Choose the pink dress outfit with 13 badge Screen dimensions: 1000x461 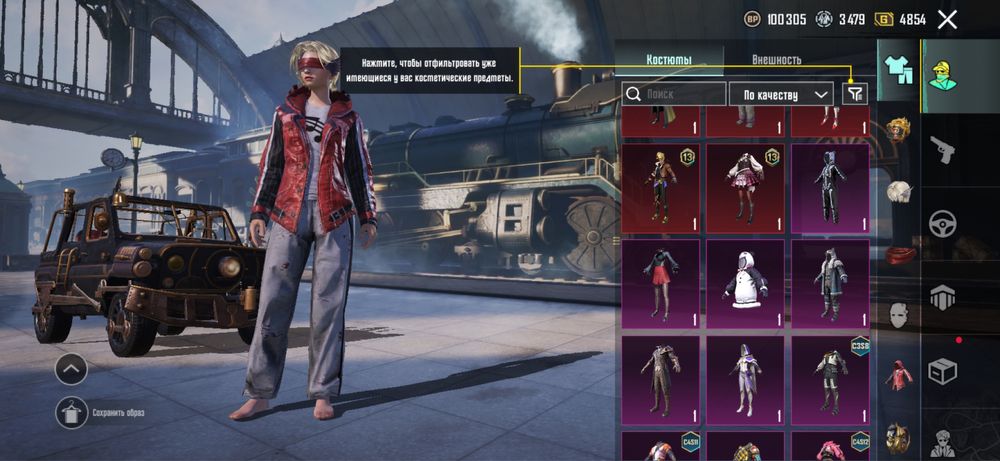point(745,188)
